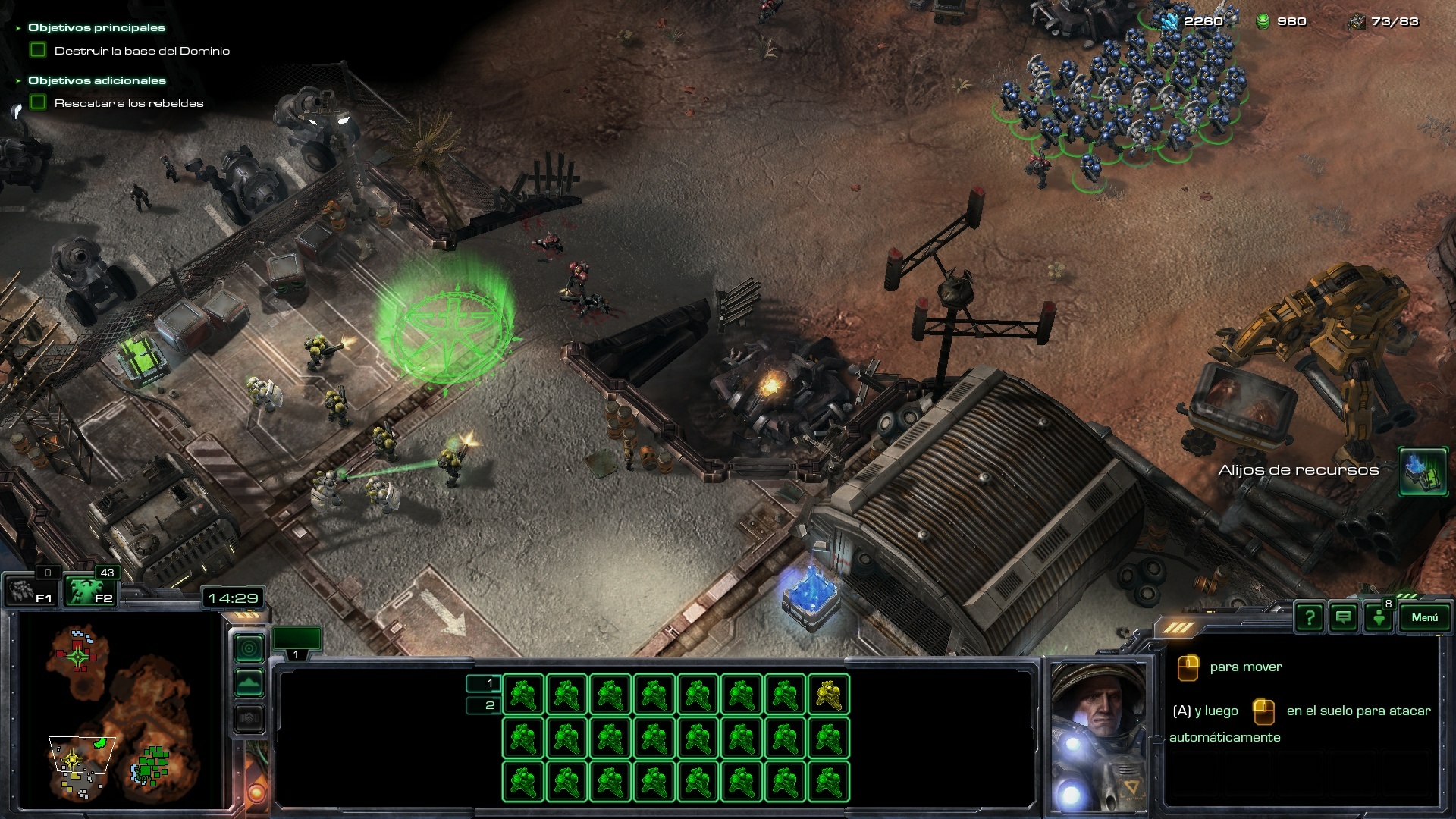Click the Destruir la base del Dominio objective
Viewport: 1456px width, 819px height.
pos(142,51)
